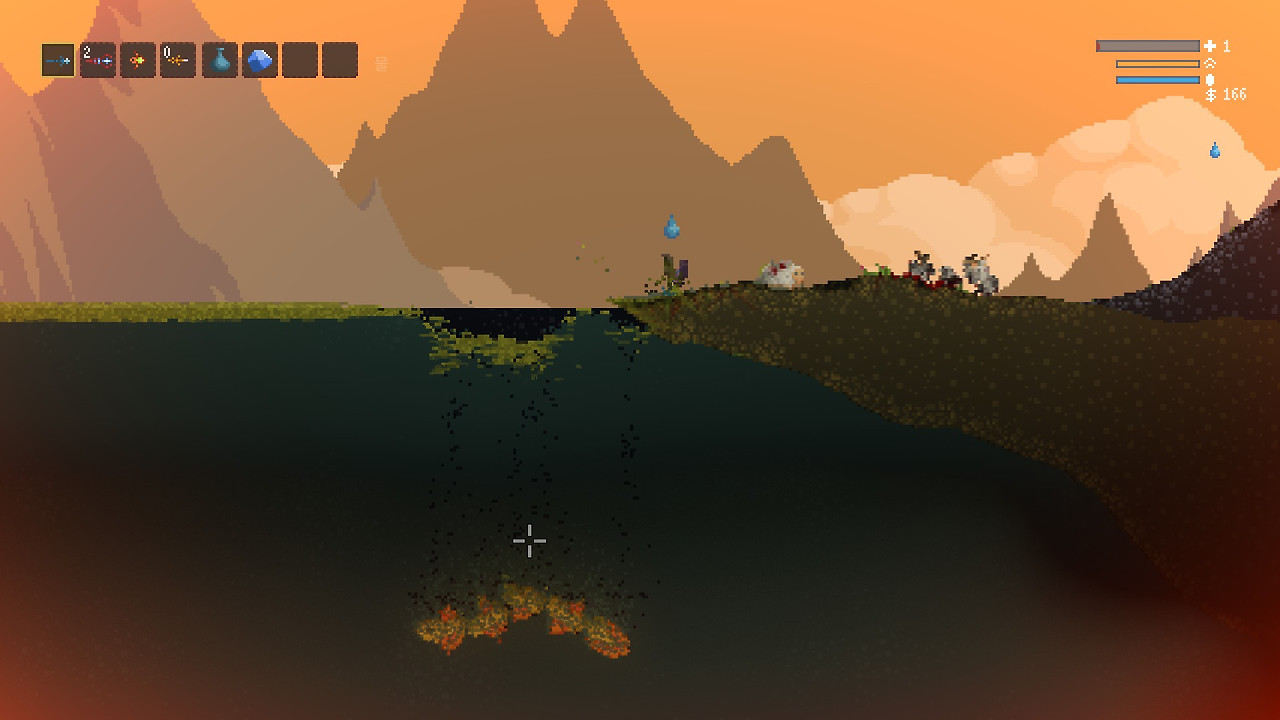Viewport: 1280px width, 720px height.
Task: Choose the red and blue wand slot
Action: click(98, 60)
